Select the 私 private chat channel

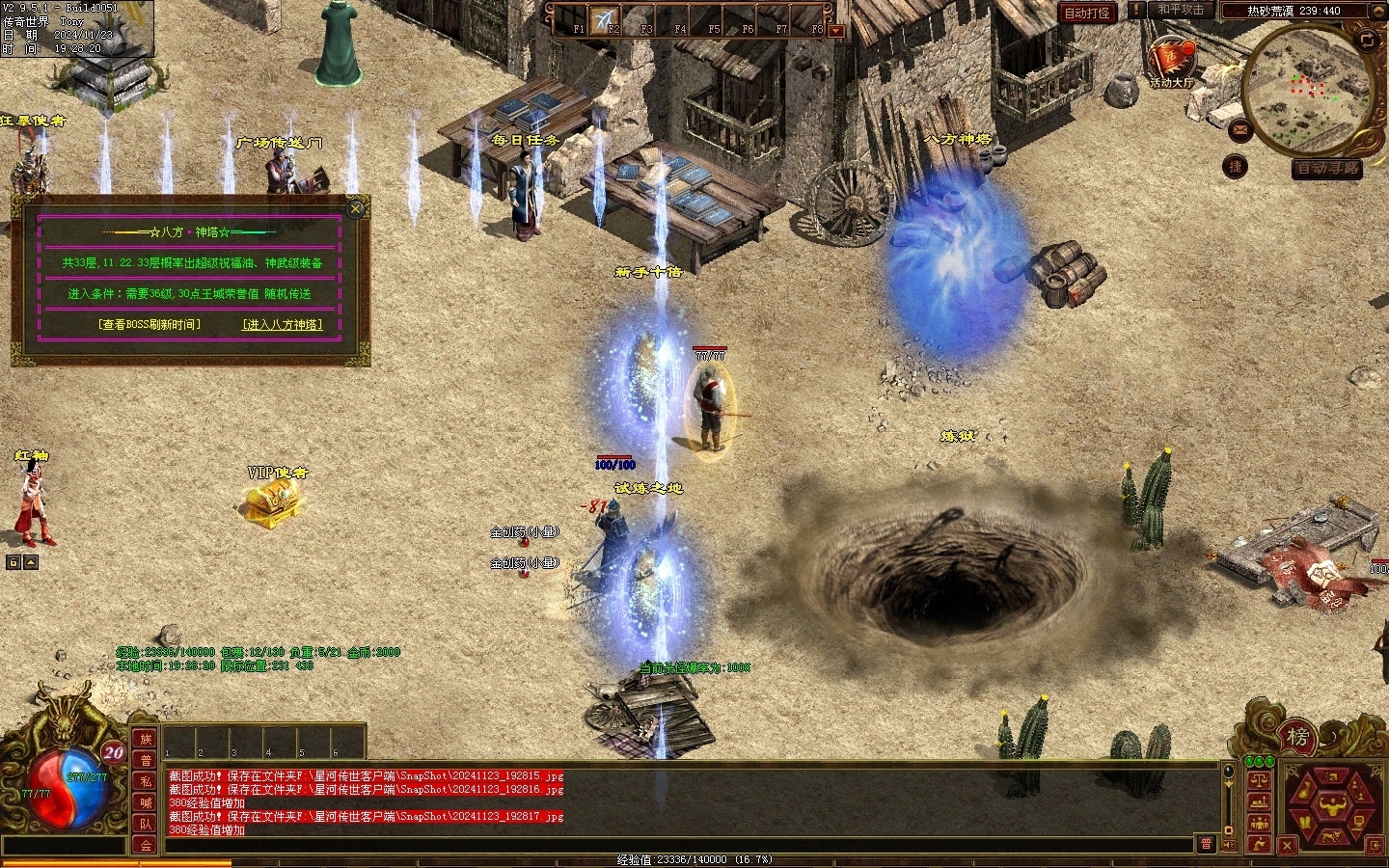[x=146, y=781]
